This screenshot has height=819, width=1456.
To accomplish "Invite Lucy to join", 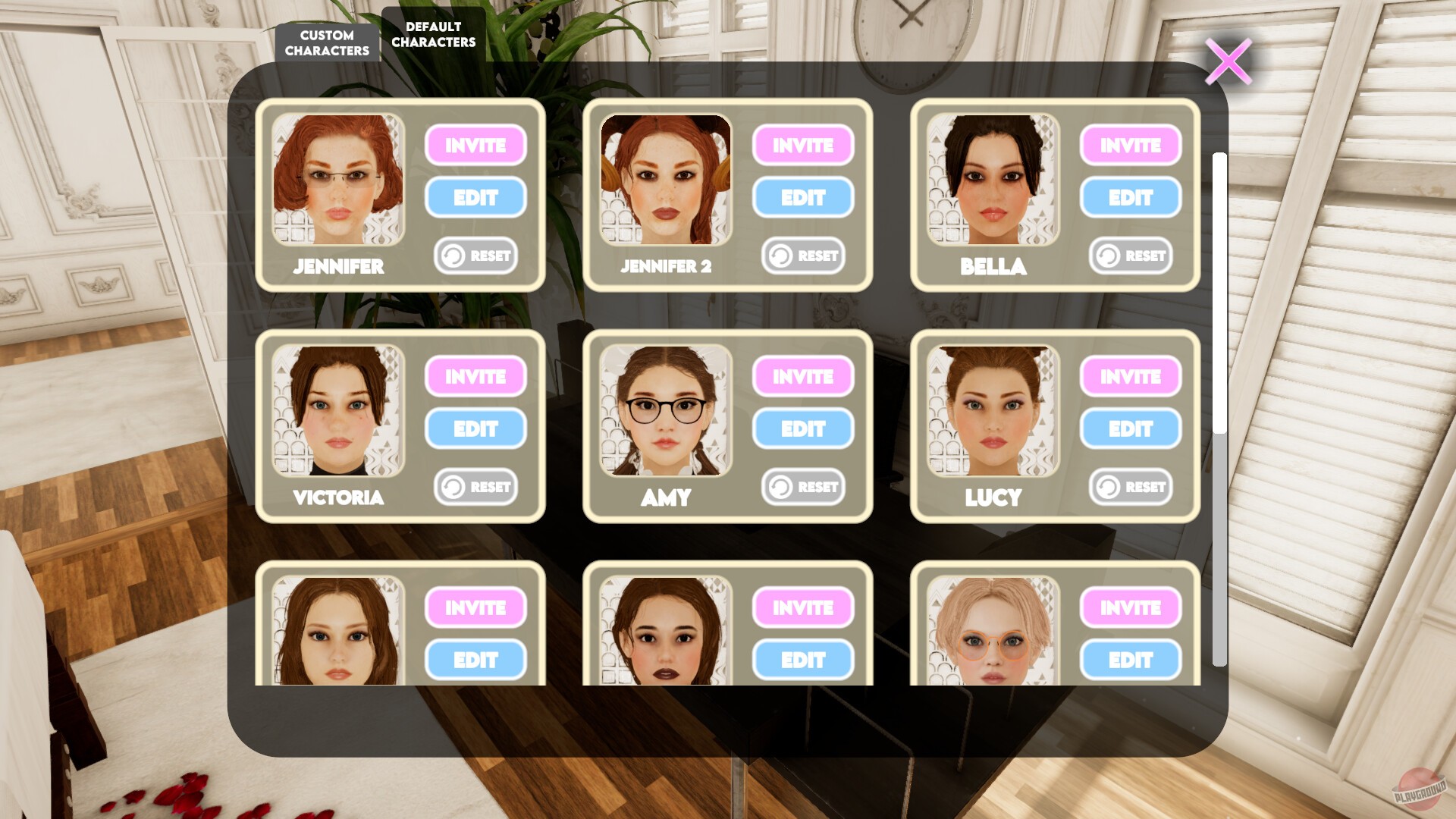I will pos(1130,376).
